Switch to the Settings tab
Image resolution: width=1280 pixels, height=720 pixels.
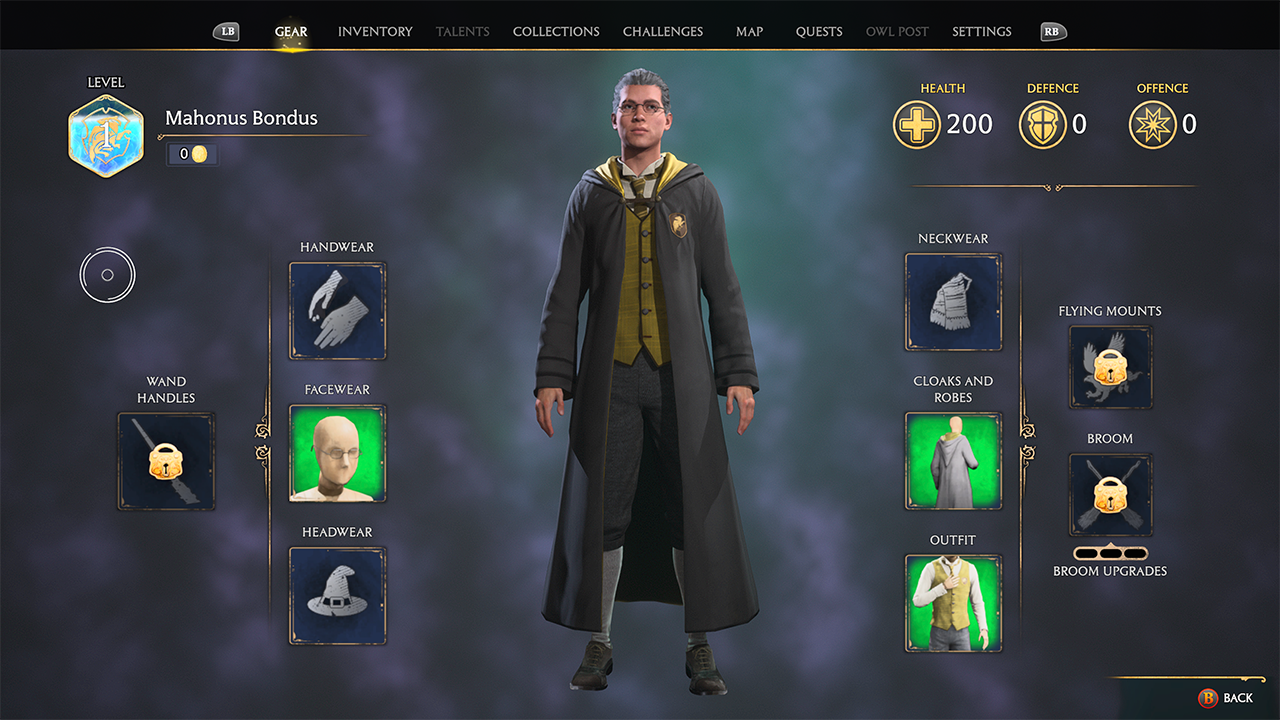[x=981, y=32]
